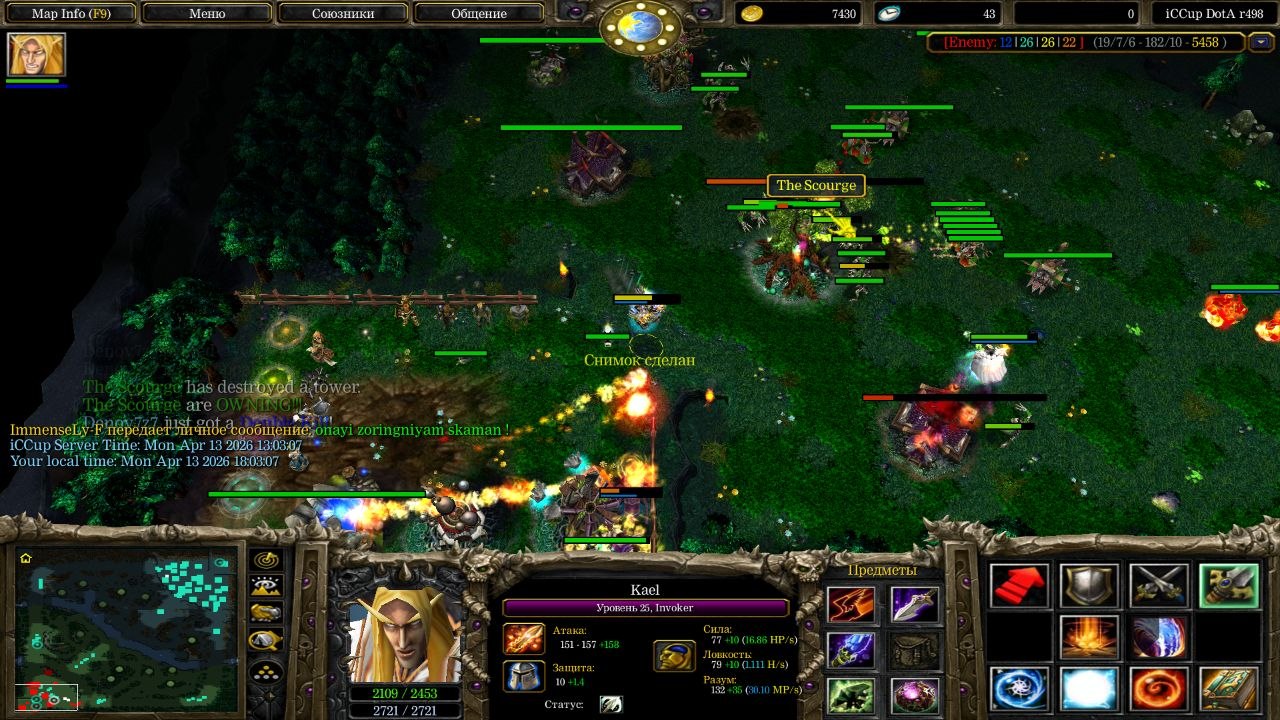Collapse the scoreboard with the arrow button
The image size is (1280, 720).
tap(1261, 42)
